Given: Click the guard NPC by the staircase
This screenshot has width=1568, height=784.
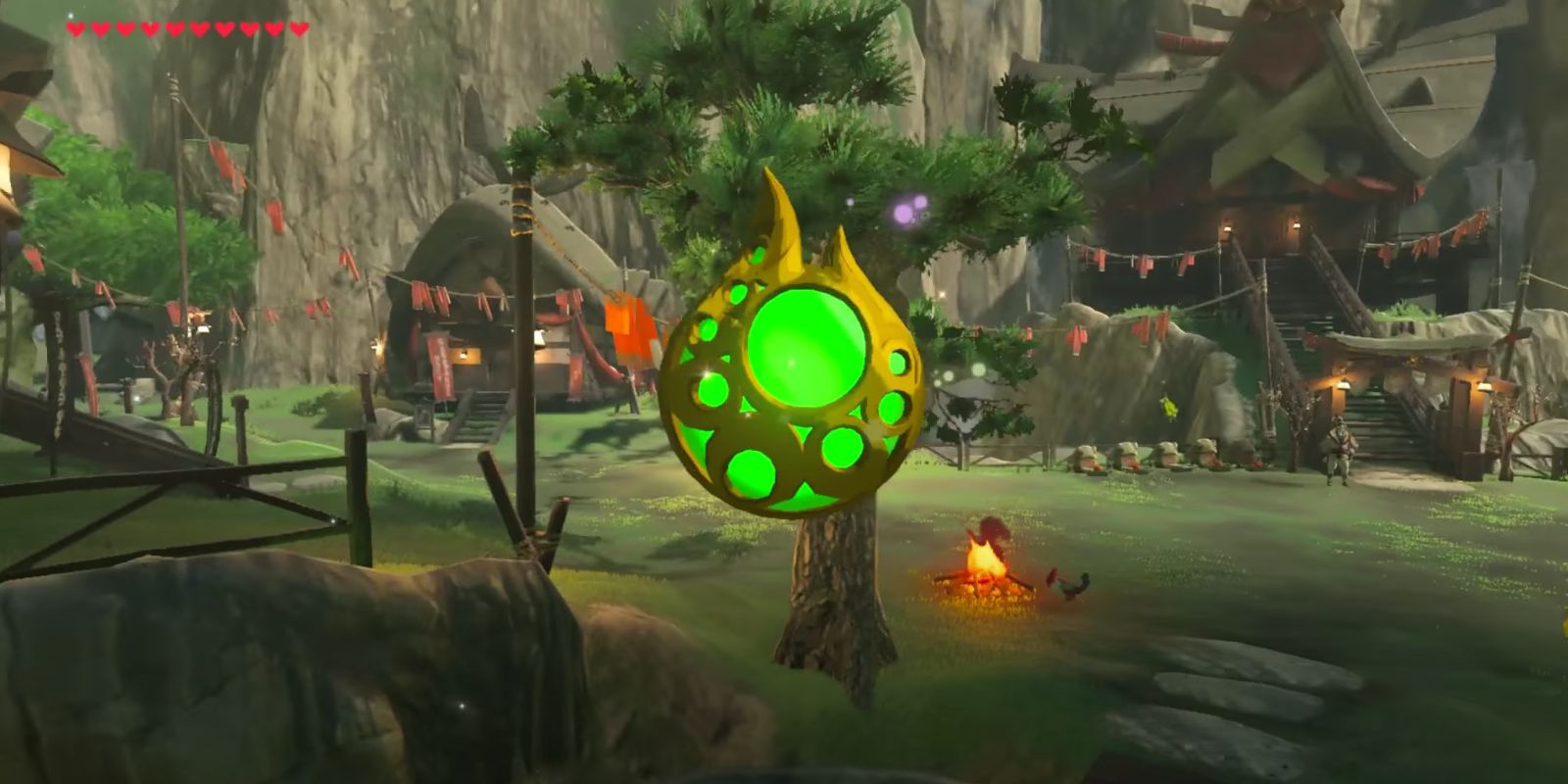Looking at the screenshot, I should click(1341, 453).
